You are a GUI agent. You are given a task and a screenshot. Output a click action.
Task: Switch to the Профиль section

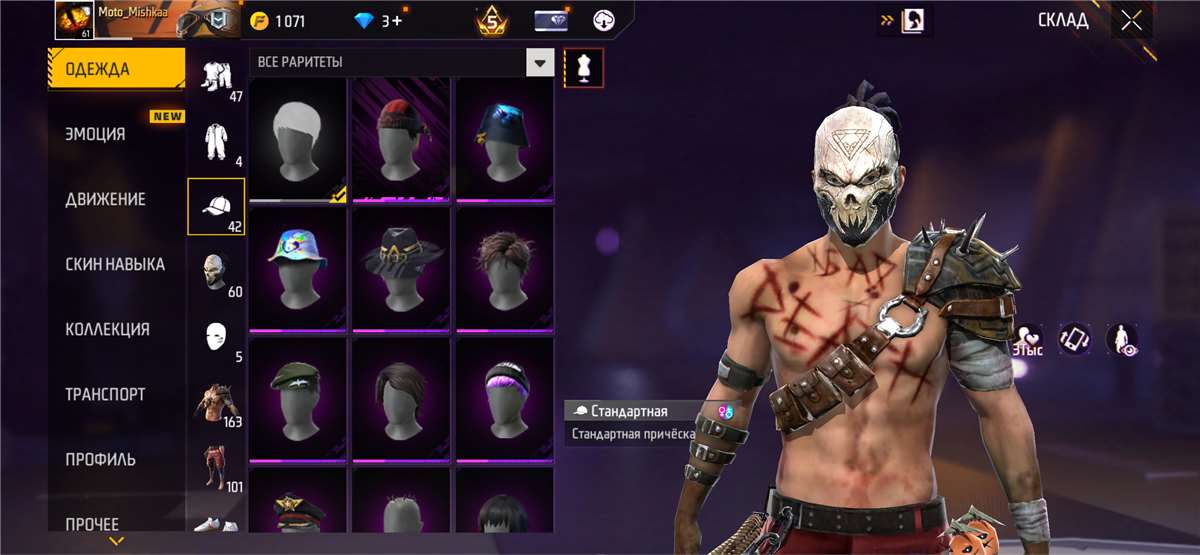click(101, 459)
